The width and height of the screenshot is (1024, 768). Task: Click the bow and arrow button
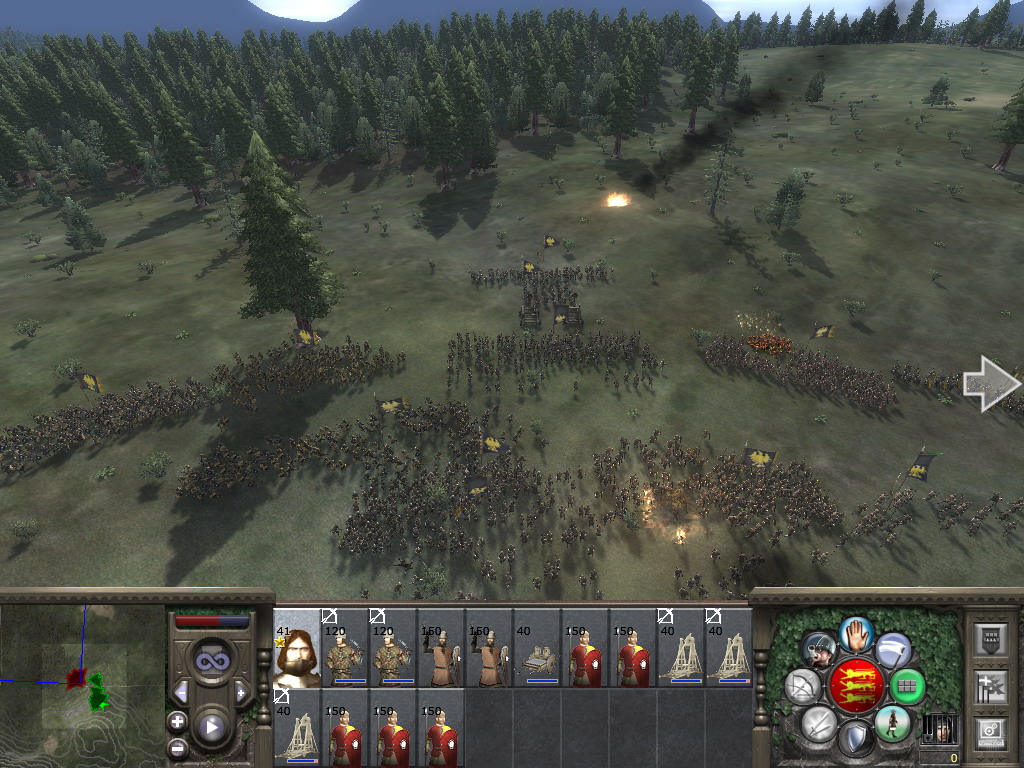coord(803,686)
